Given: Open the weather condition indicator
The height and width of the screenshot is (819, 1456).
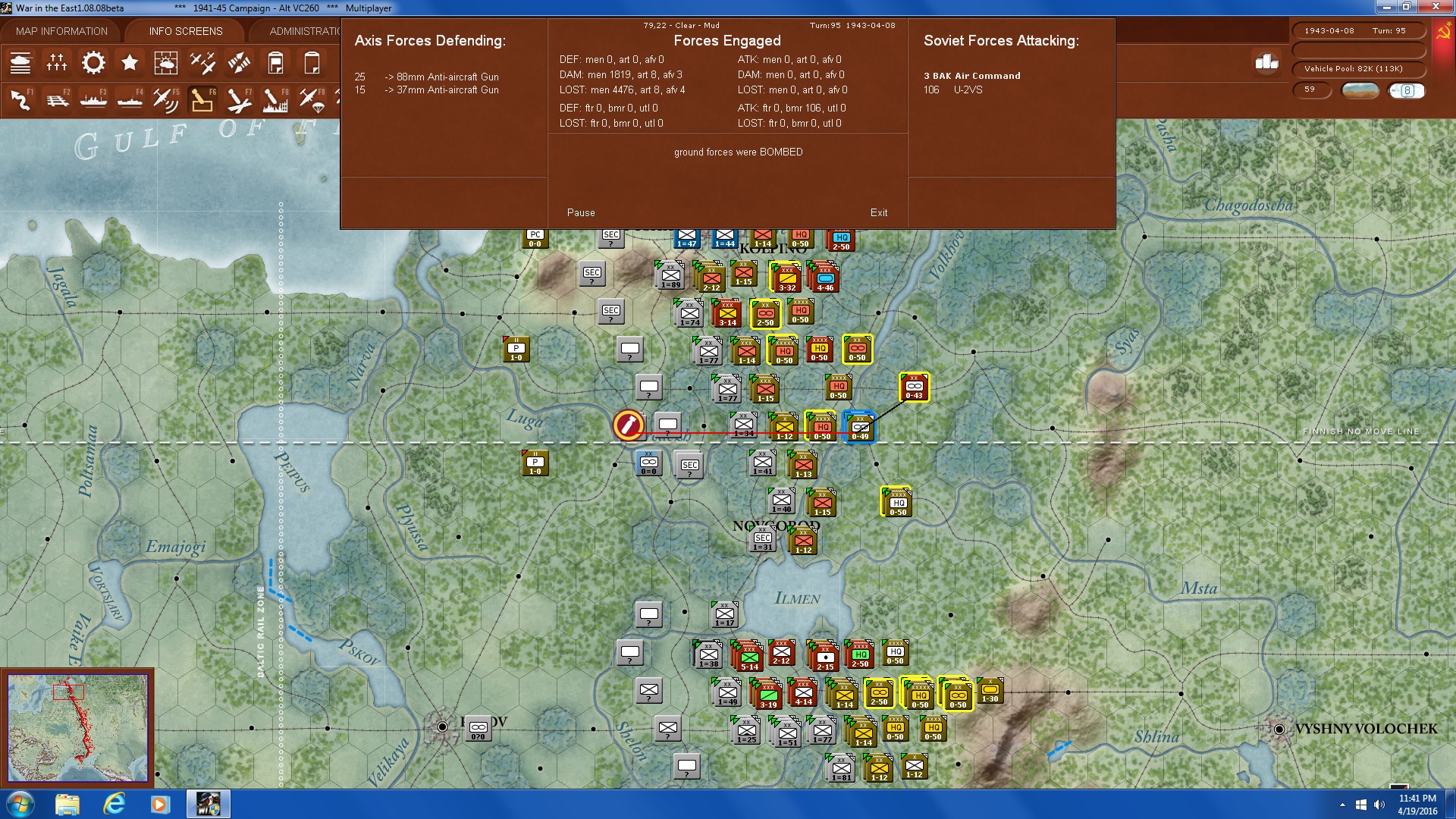Looking at the screenshot, I should [1360, 90].
